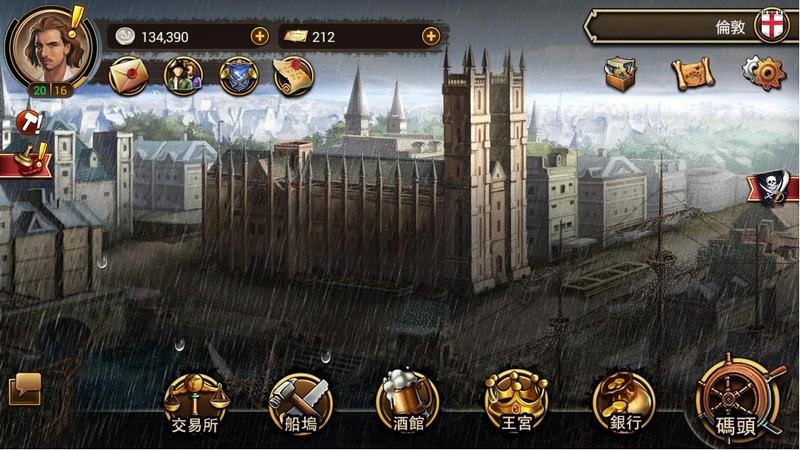Show the crew members icon
The height and width of the screenshot is (450, 800).
[183, 76]
